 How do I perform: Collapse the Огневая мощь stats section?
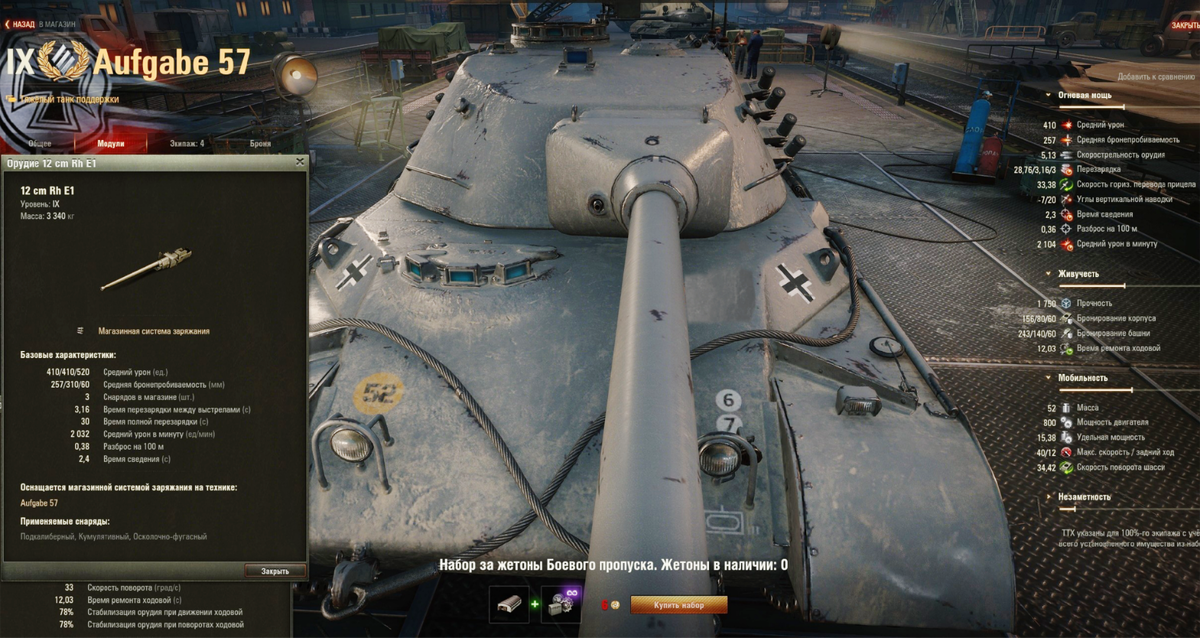point(1084,95)
